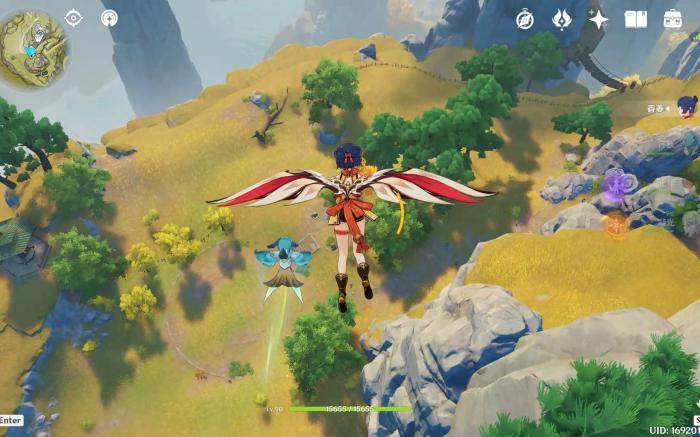The height and width of the screenshot is (437, 700).
Task: Open the Wish star icon
Action: pos(598,19)
